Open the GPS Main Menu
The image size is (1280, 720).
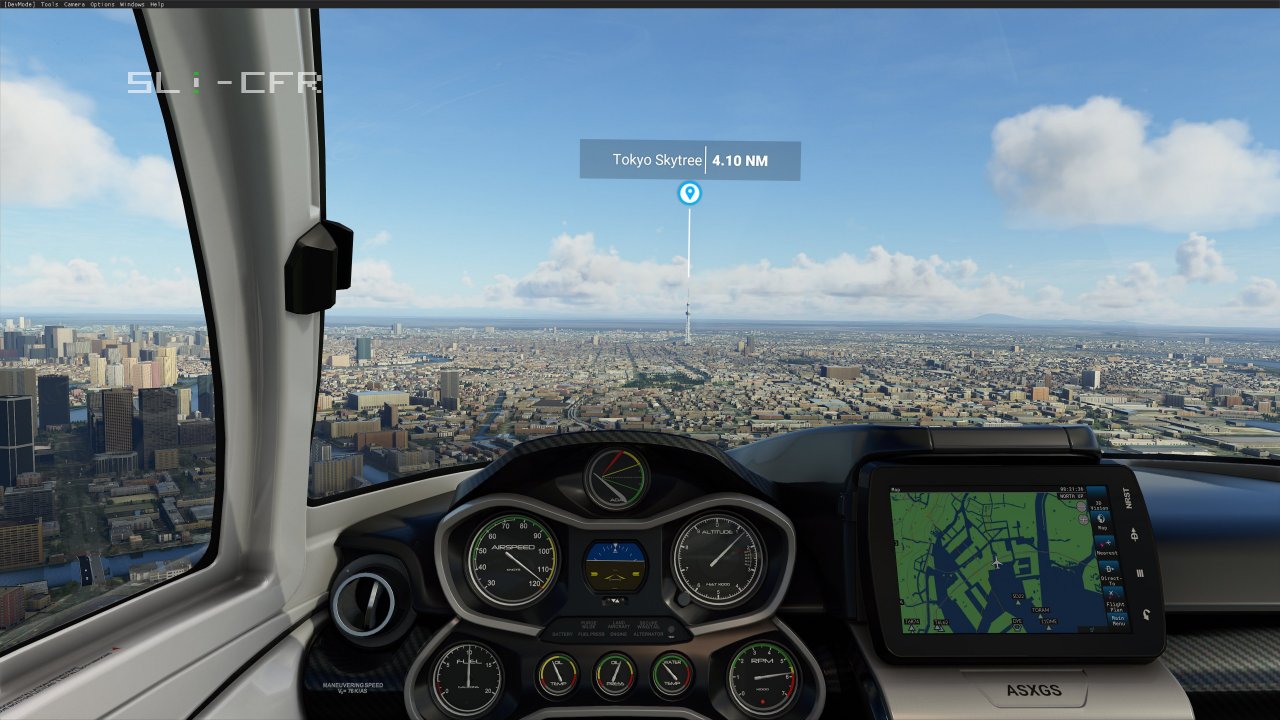1117,620
